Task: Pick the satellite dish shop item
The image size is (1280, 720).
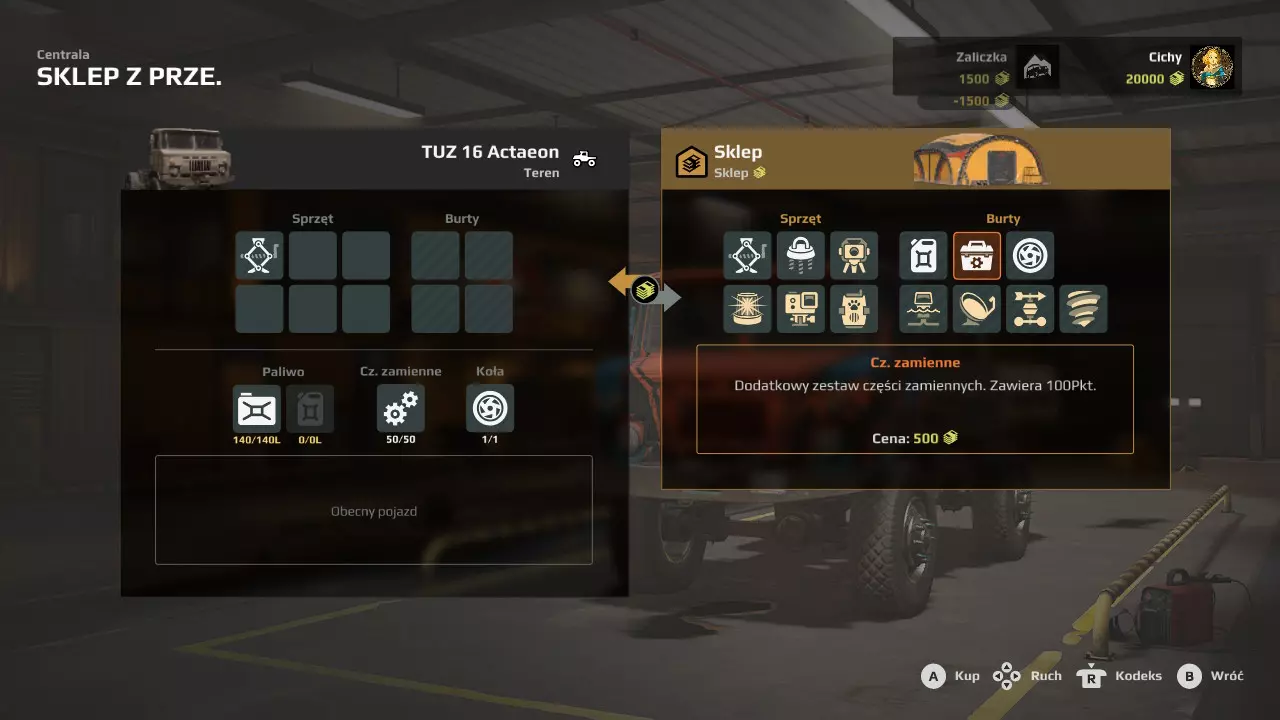Action: click(x=977, y=309)
